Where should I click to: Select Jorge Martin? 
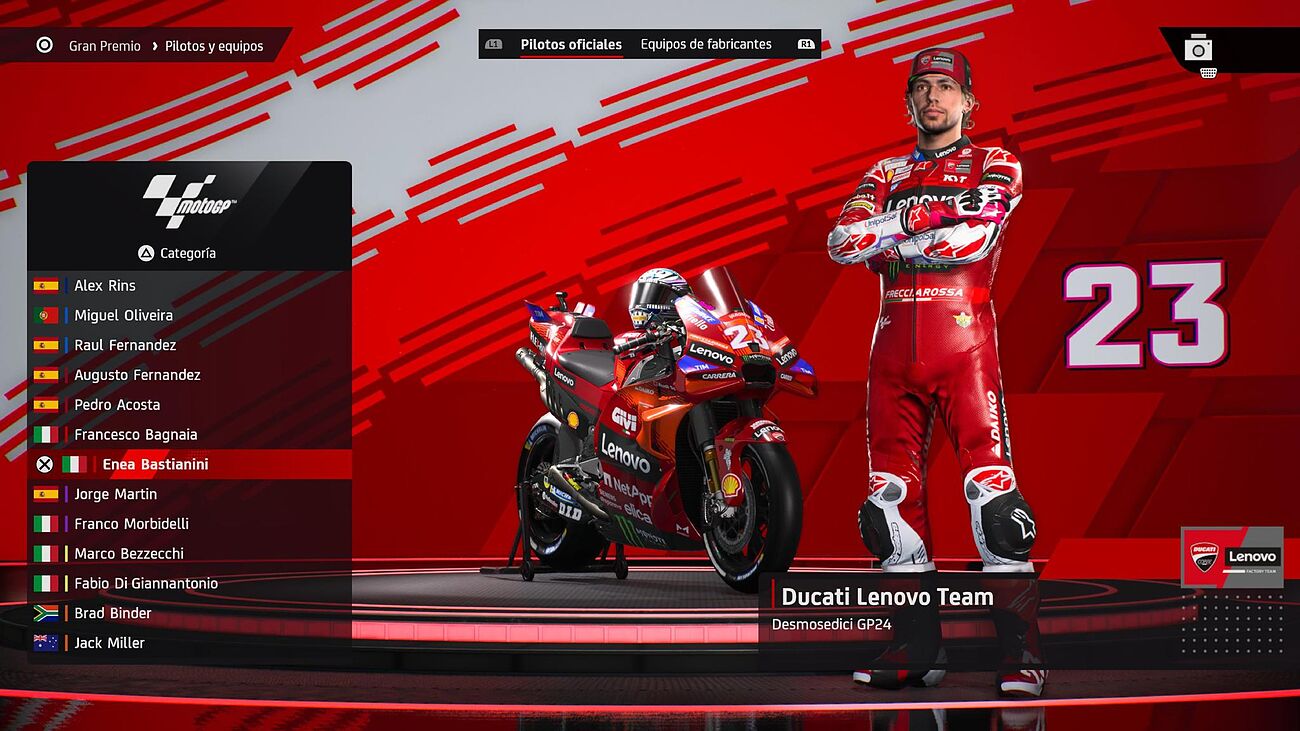tap(115, 494)
